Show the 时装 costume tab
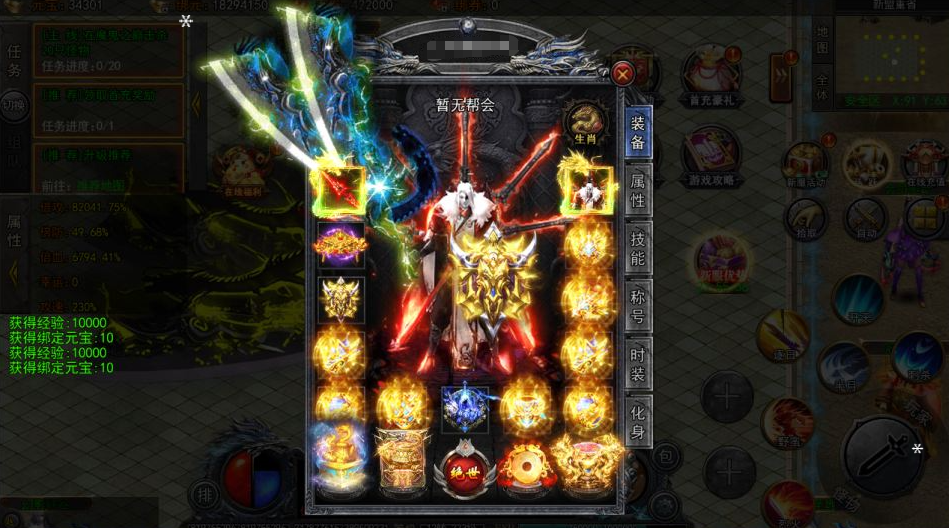 click(x=638, y=361)
